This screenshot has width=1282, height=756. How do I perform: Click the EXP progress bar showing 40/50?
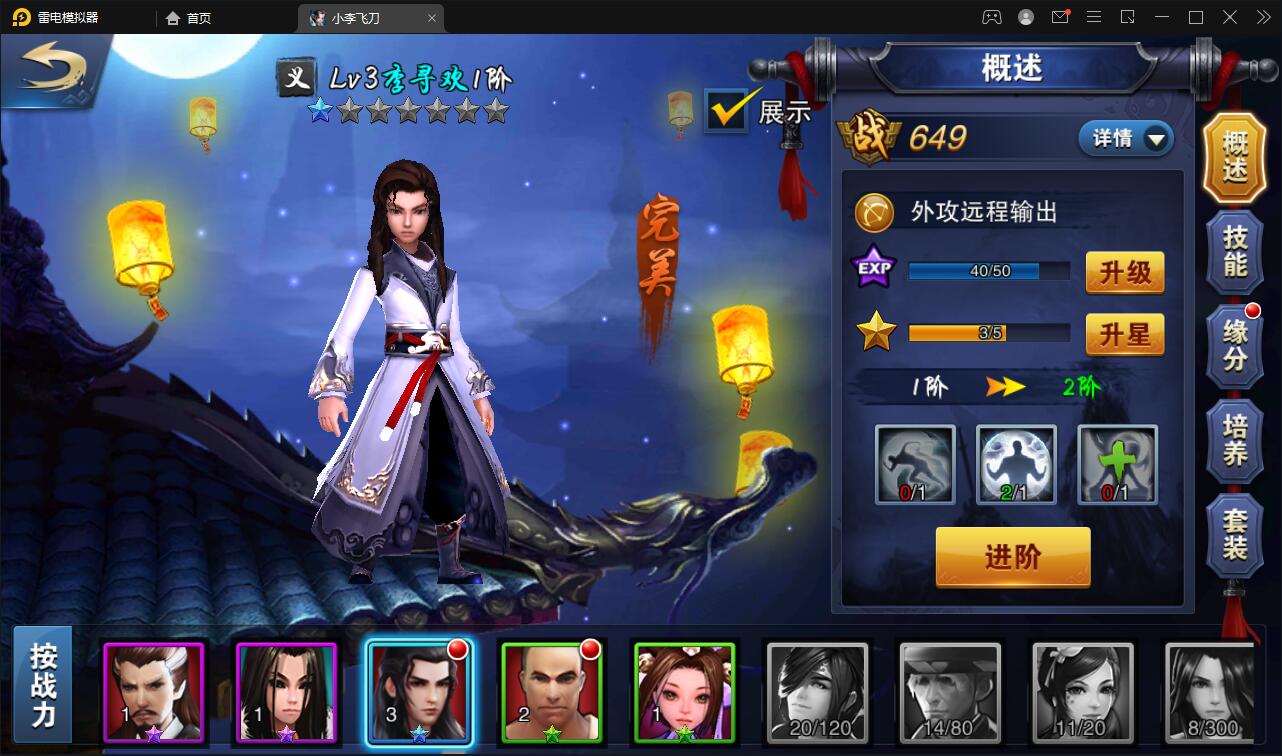(x=988, y=270)
